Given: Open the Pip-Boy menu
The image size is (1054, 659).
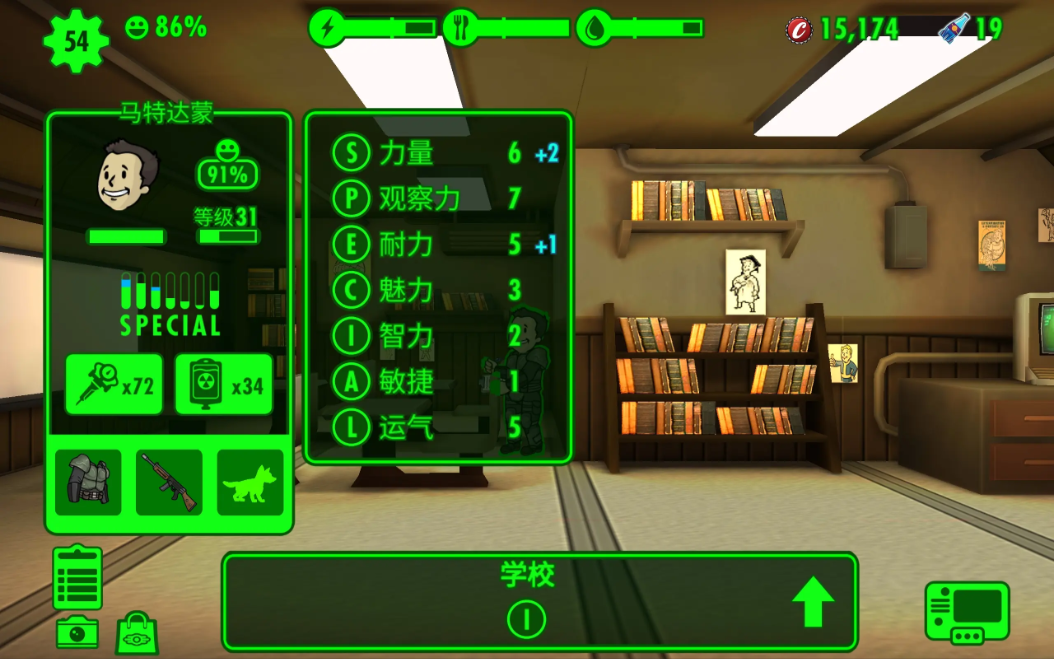Looking at the screenshot, I should click(x=966, y=612).
